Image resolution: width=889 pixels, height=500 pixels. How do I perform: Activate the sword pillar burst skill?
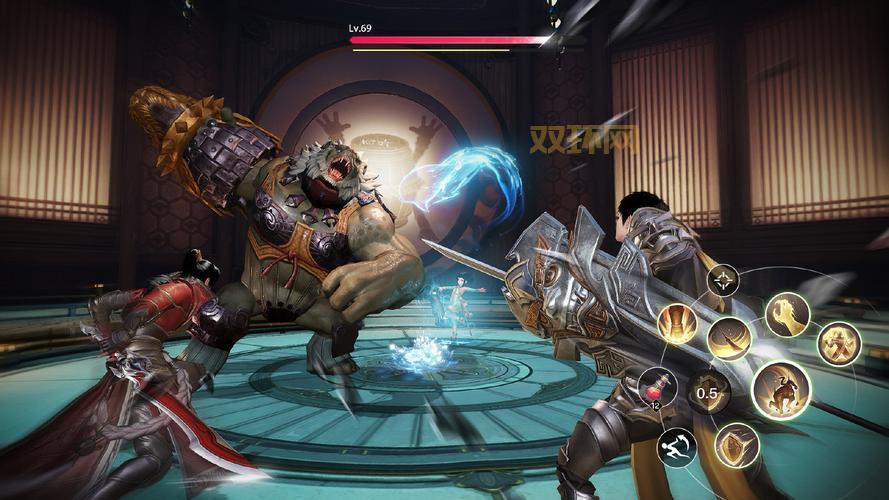point(677,324)
